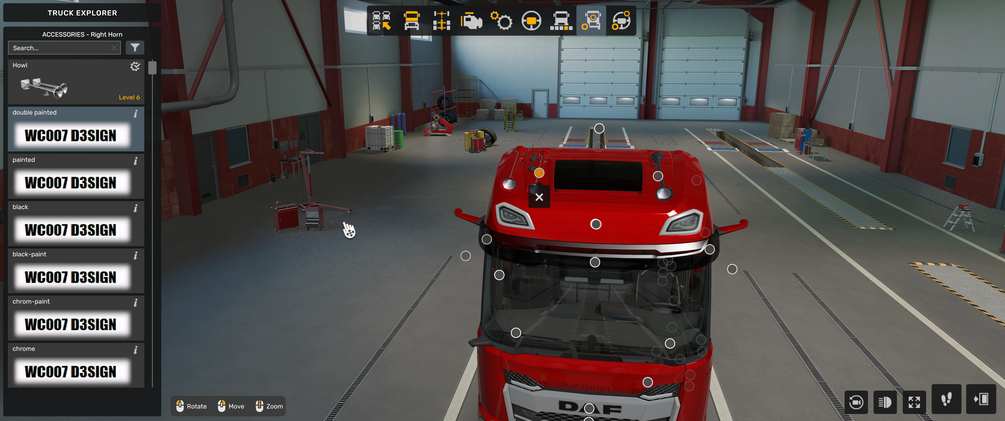Open the engine upgrades category
Screen dimensions: 1005x421
point(471,21)
